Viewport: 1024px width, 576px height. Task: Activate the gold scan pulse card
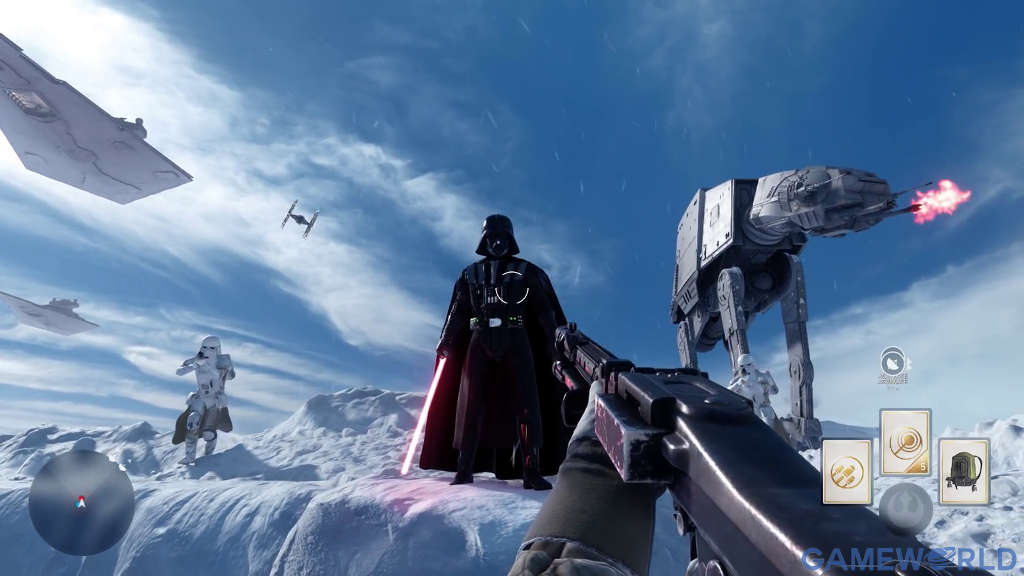[x=905, y=442]
